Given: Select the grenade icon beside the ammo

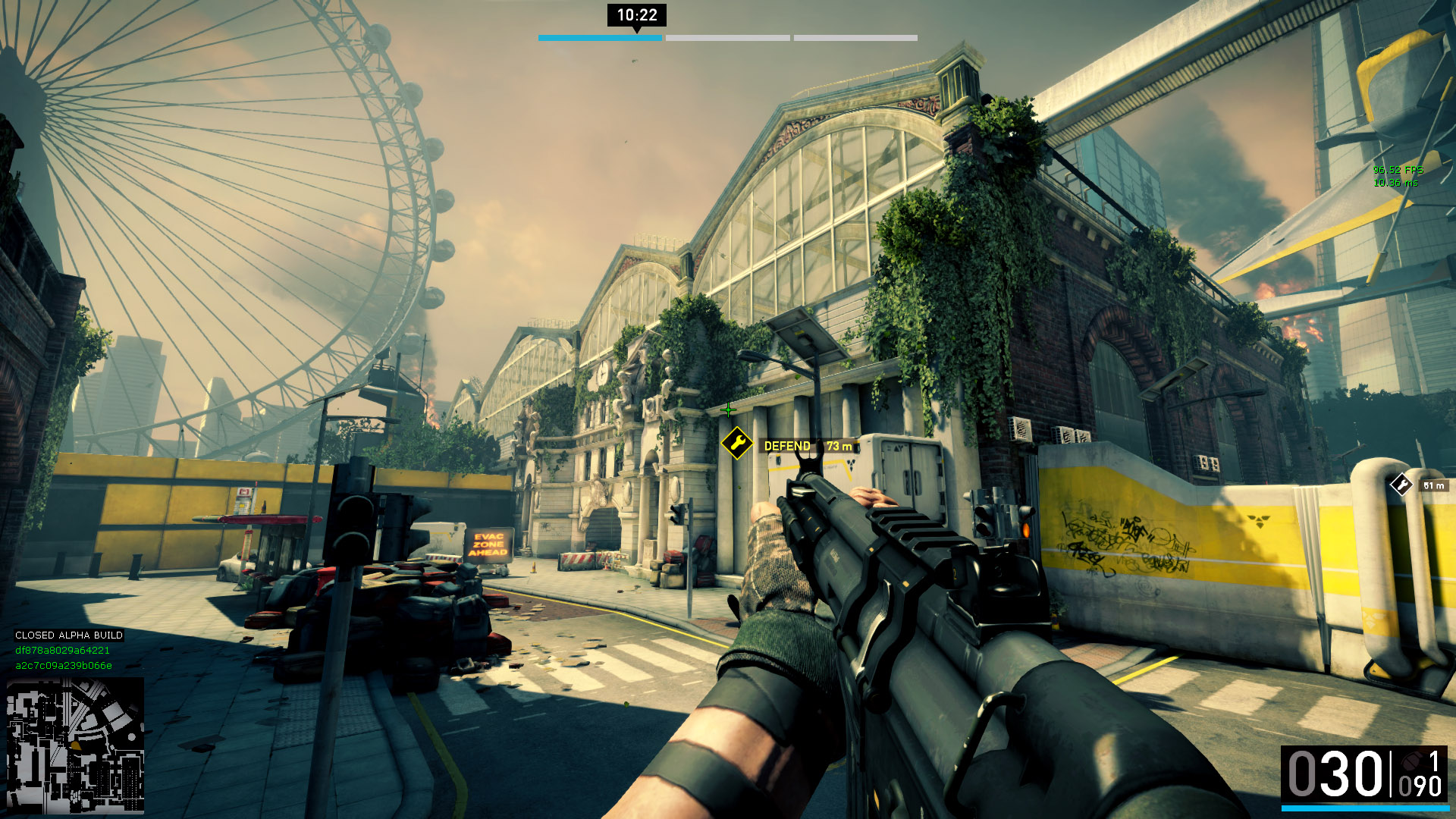Looking at the screenshot, I should pos(1410,761).
